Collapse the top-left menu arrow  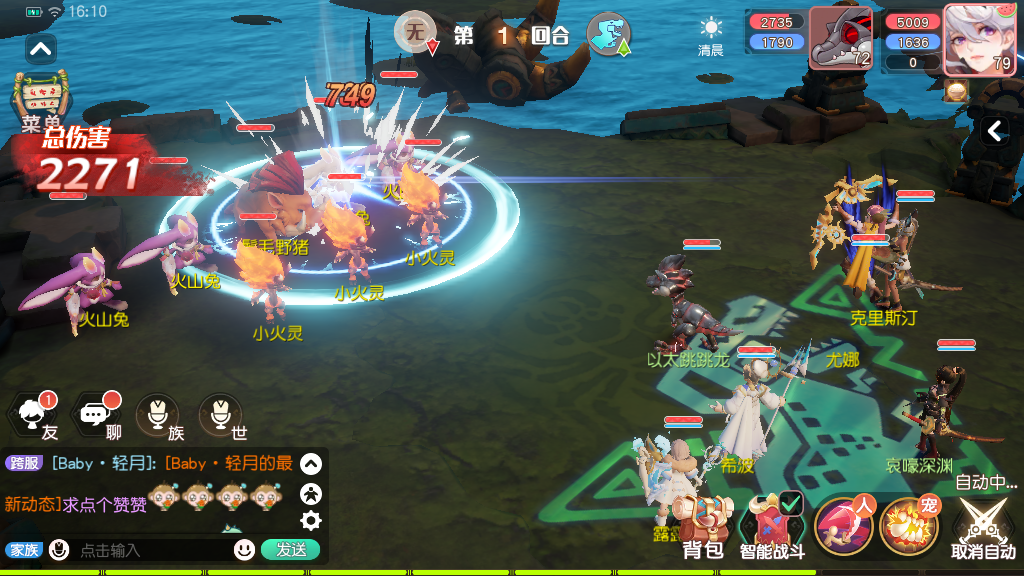click(41, 47)
